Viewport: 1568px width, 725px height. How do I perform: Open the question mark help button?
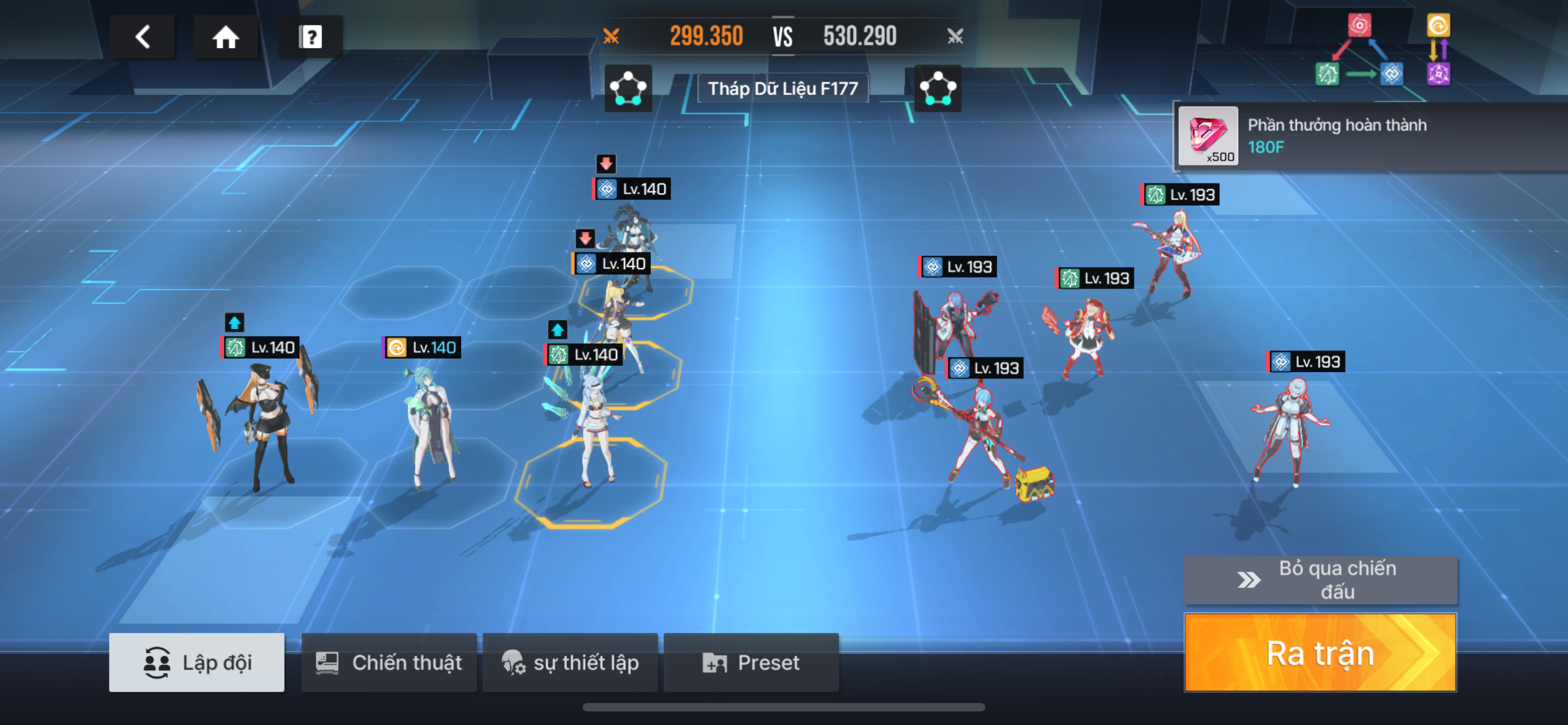click(310, 37)
